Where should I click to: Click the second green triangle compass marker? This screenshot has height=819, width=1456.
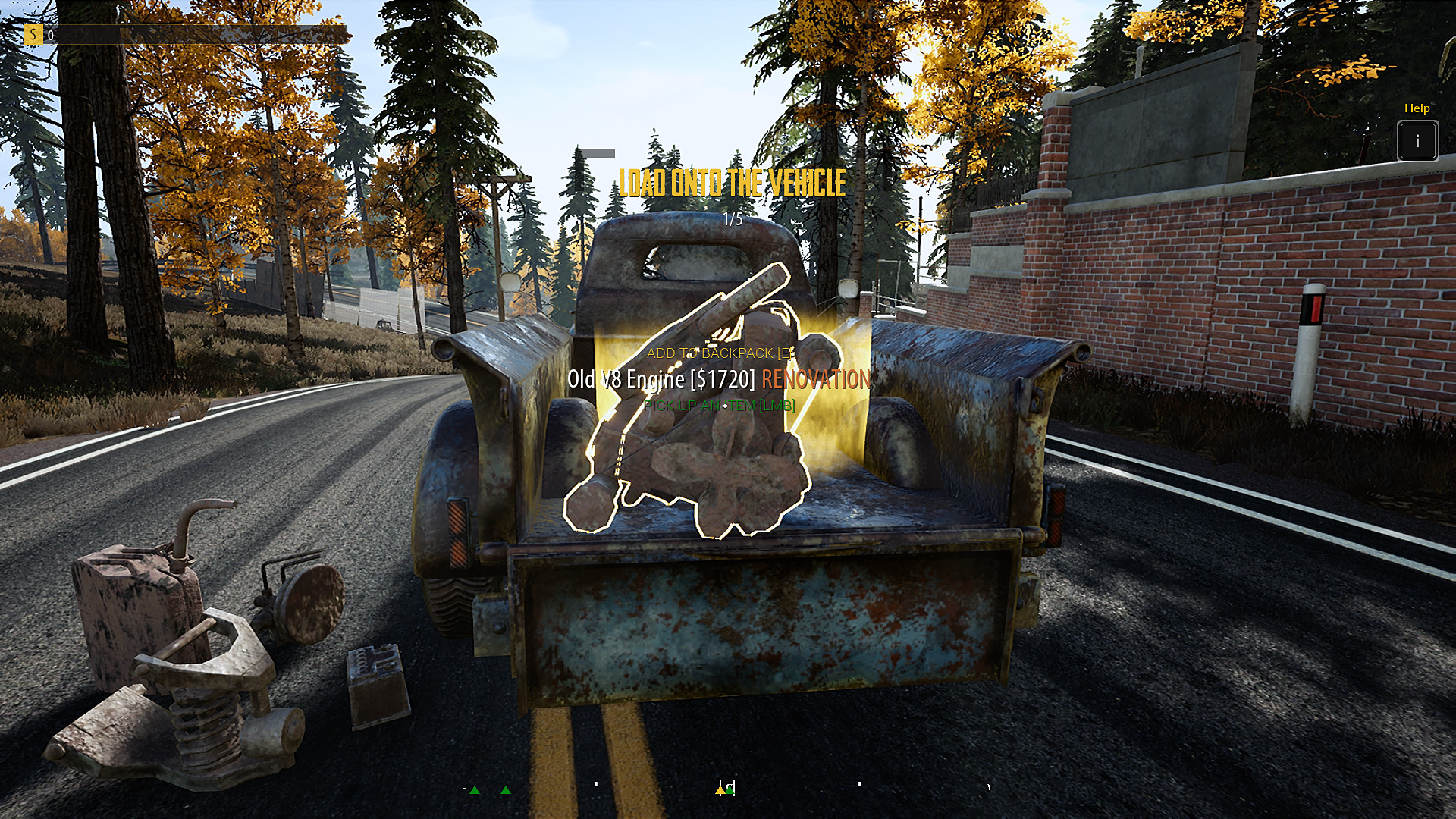click(x=506, y=789)
